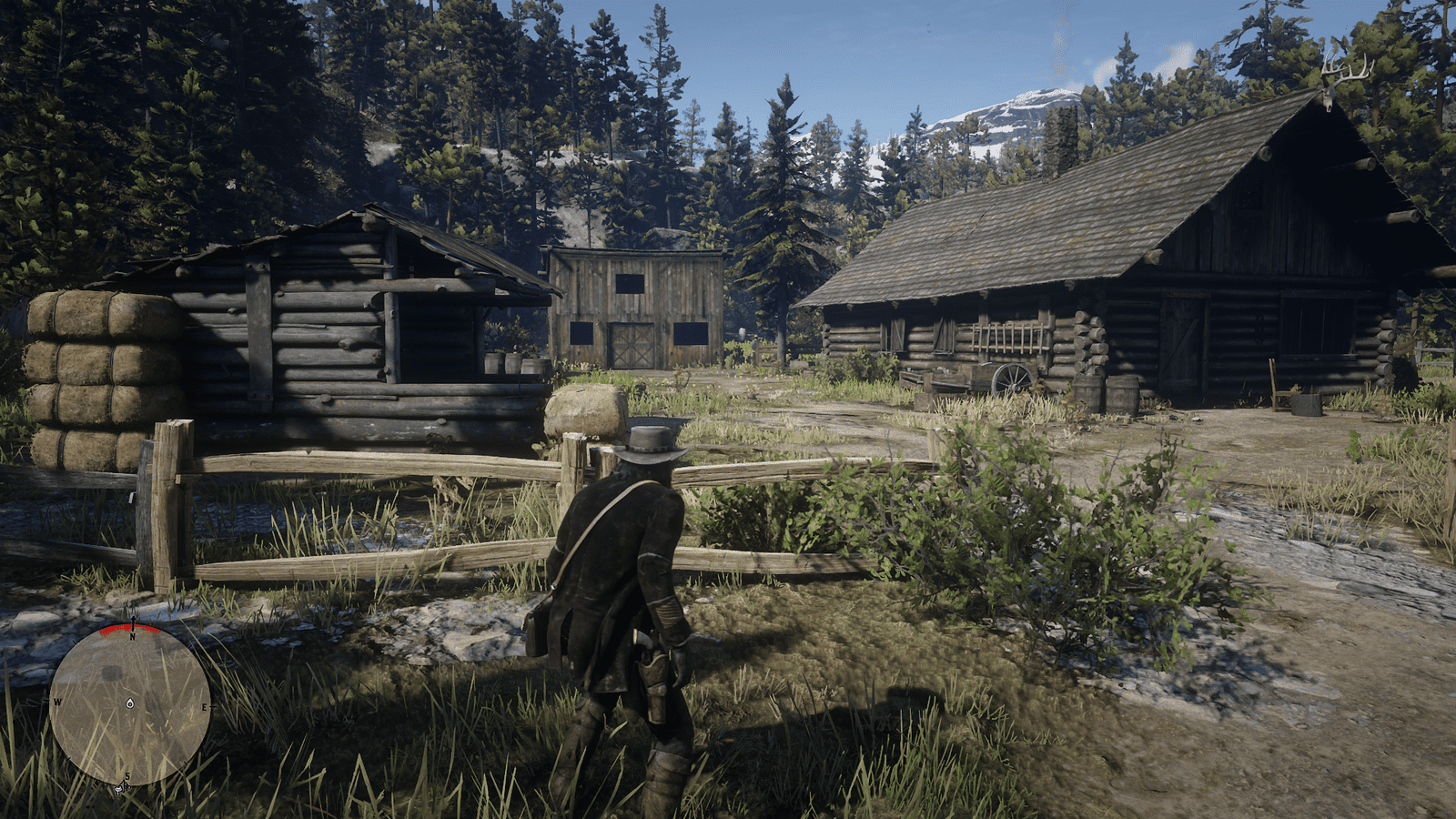
Task: Click the player position marker on the minimap
Action: [130, 703]
